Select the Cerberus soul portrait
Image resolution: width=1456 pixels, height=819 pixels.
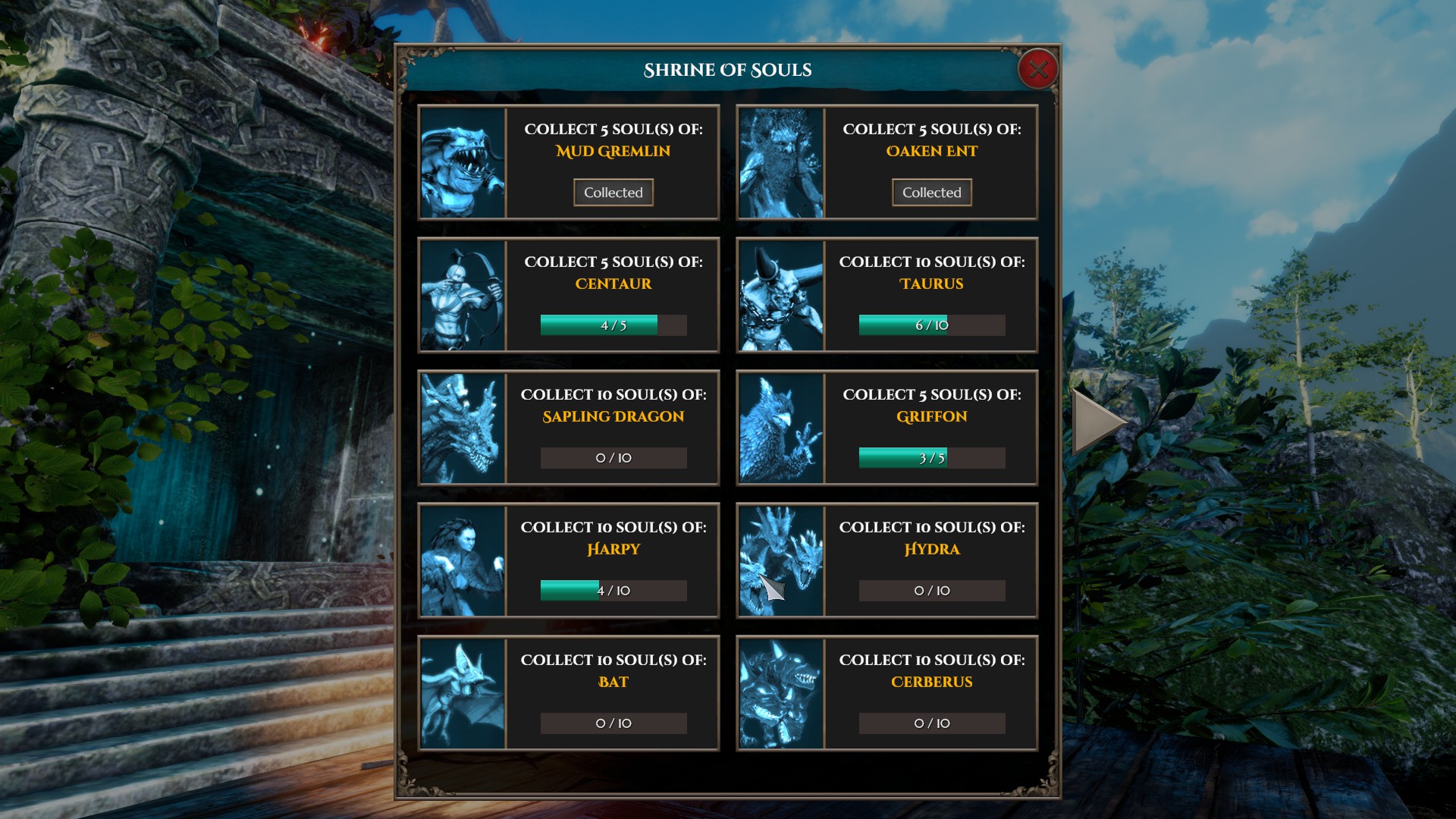pyautogui.click(x=781, y=694)
